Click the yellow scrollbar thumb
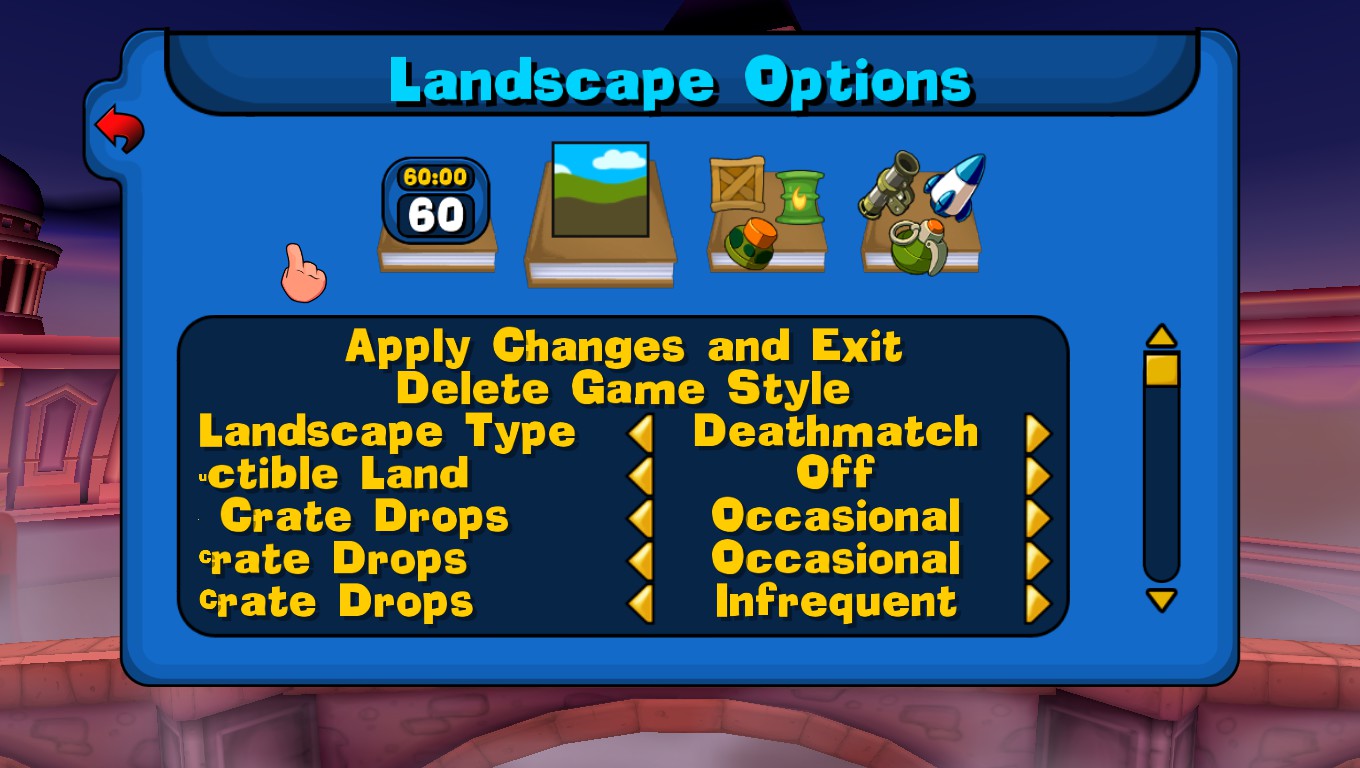 pos(1162,369)
